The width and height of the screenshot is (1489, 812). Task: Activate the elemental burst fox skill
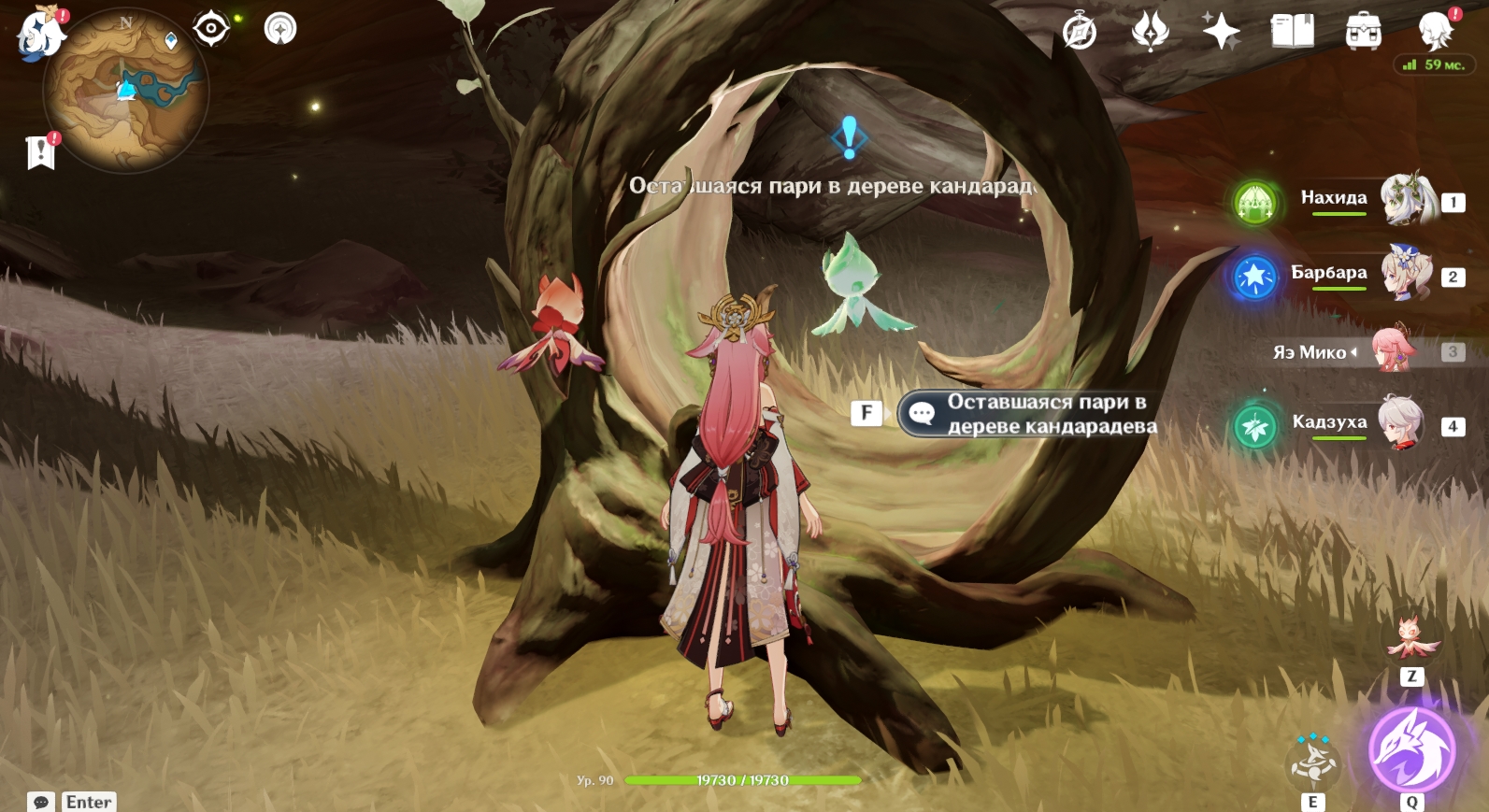(1411, 750)
